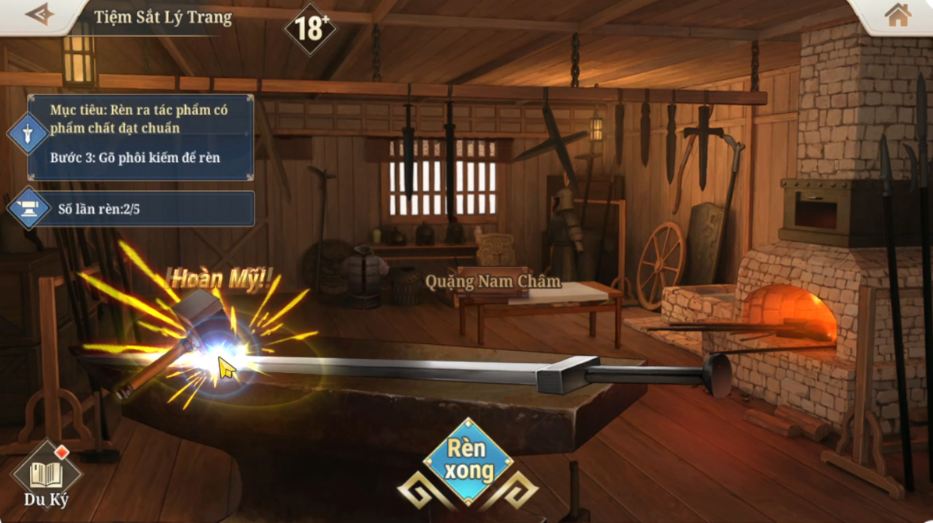
Task: Click the back arrow button
Action: [x=39, y=15]
